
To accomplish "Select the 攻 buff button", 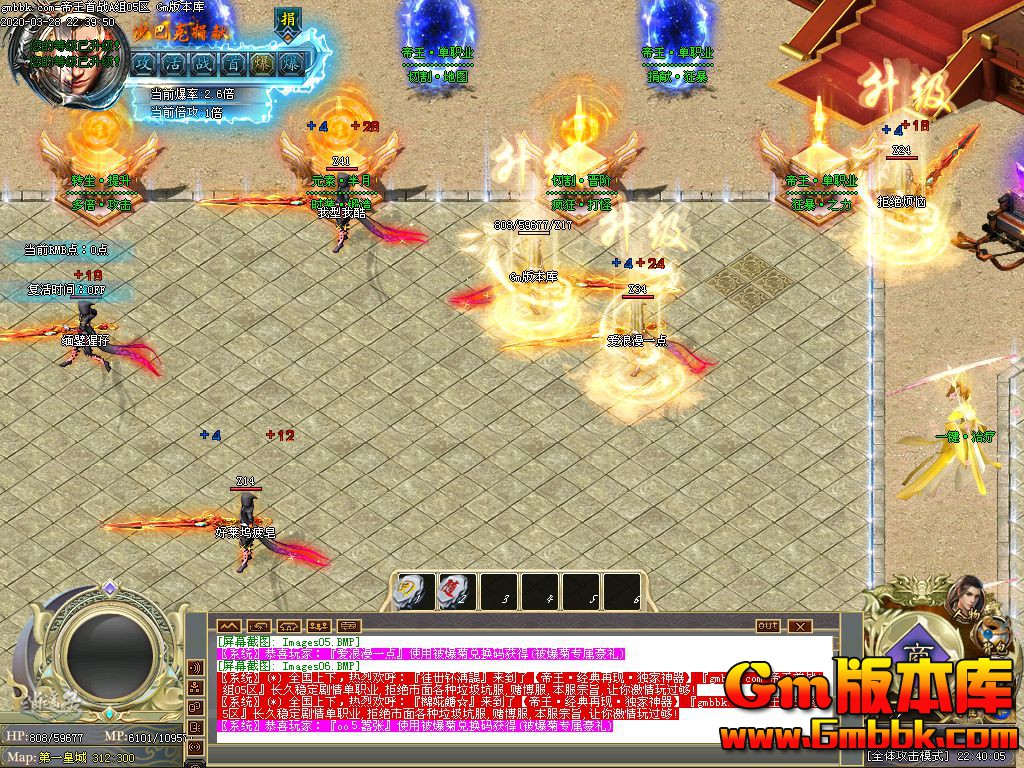I will click(144, 63).
